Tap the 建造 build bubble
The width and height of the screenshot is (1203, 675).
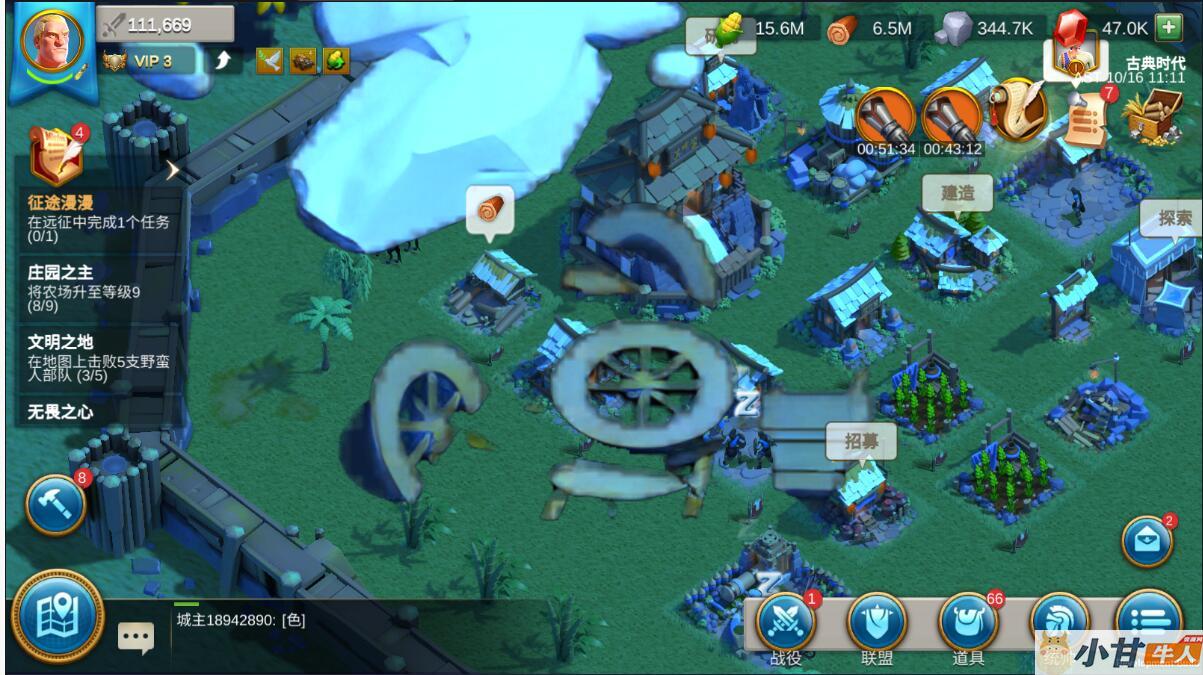pyautogui.click(x=957, y=193)
